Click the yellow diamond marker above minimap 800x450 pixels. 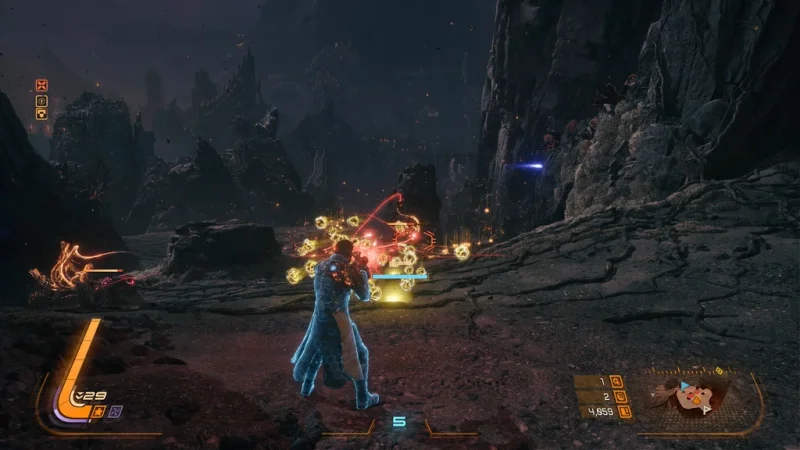click(718, 371)
